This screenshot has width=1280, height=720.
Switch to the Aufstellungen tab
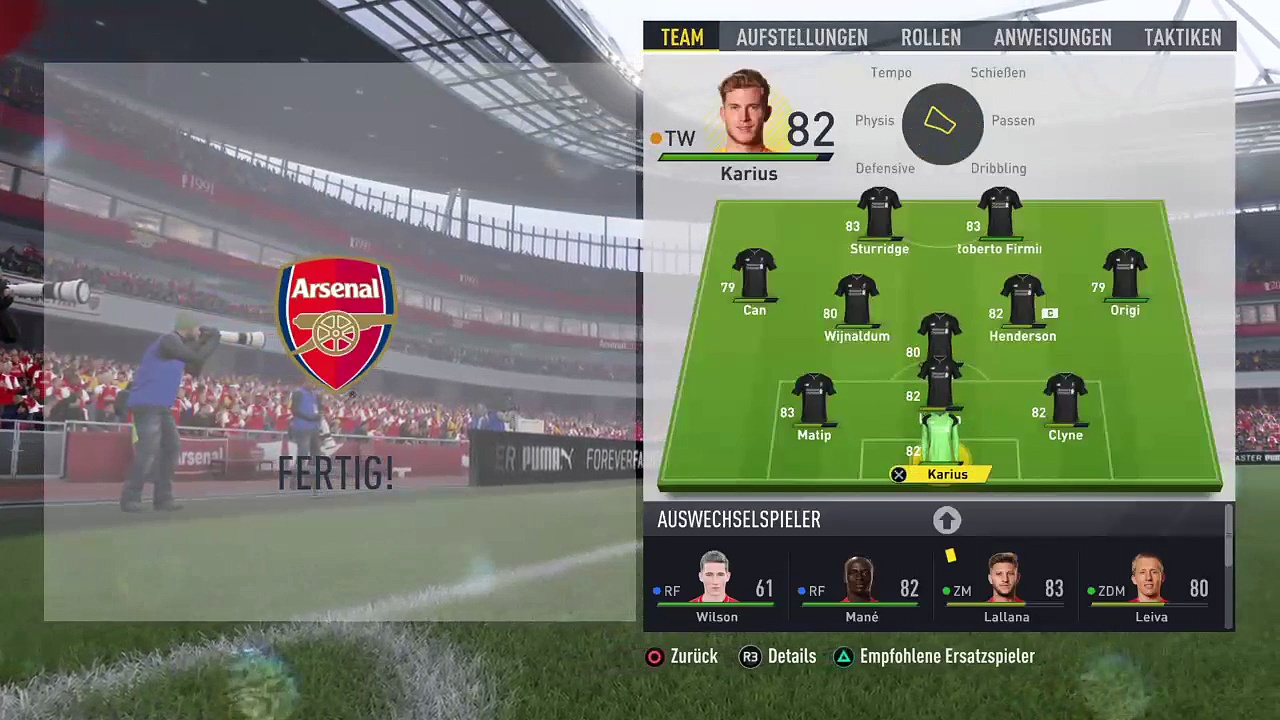[801, 37]
